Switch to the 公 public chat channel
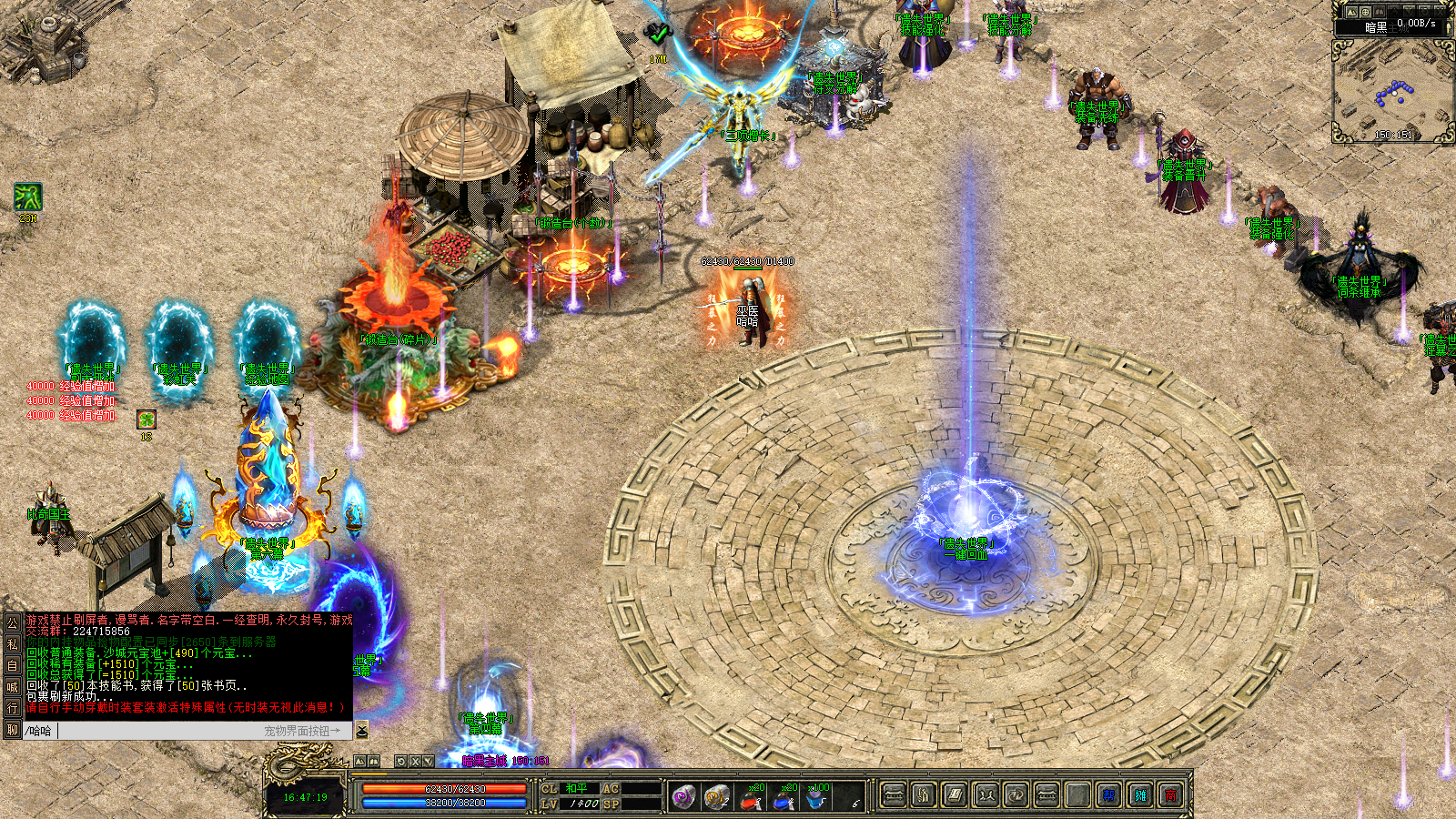Image resolution: width=1456 pixels, height=819 pixels. point(12,623)
